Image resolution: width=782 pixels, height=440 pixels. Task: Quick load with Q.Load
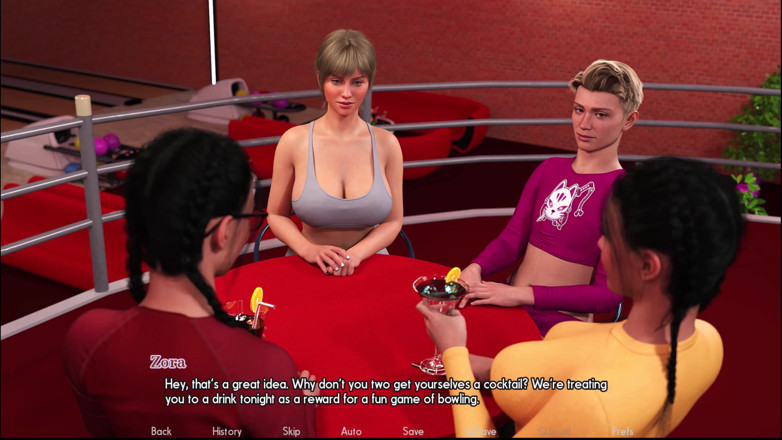tap(553, 431)
